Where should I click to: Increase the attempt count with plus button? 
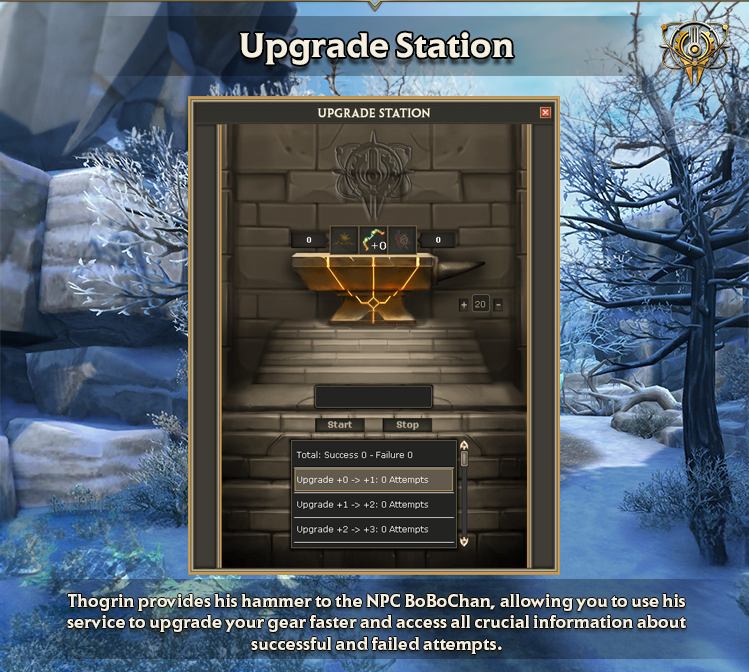[x=463, y=304]
